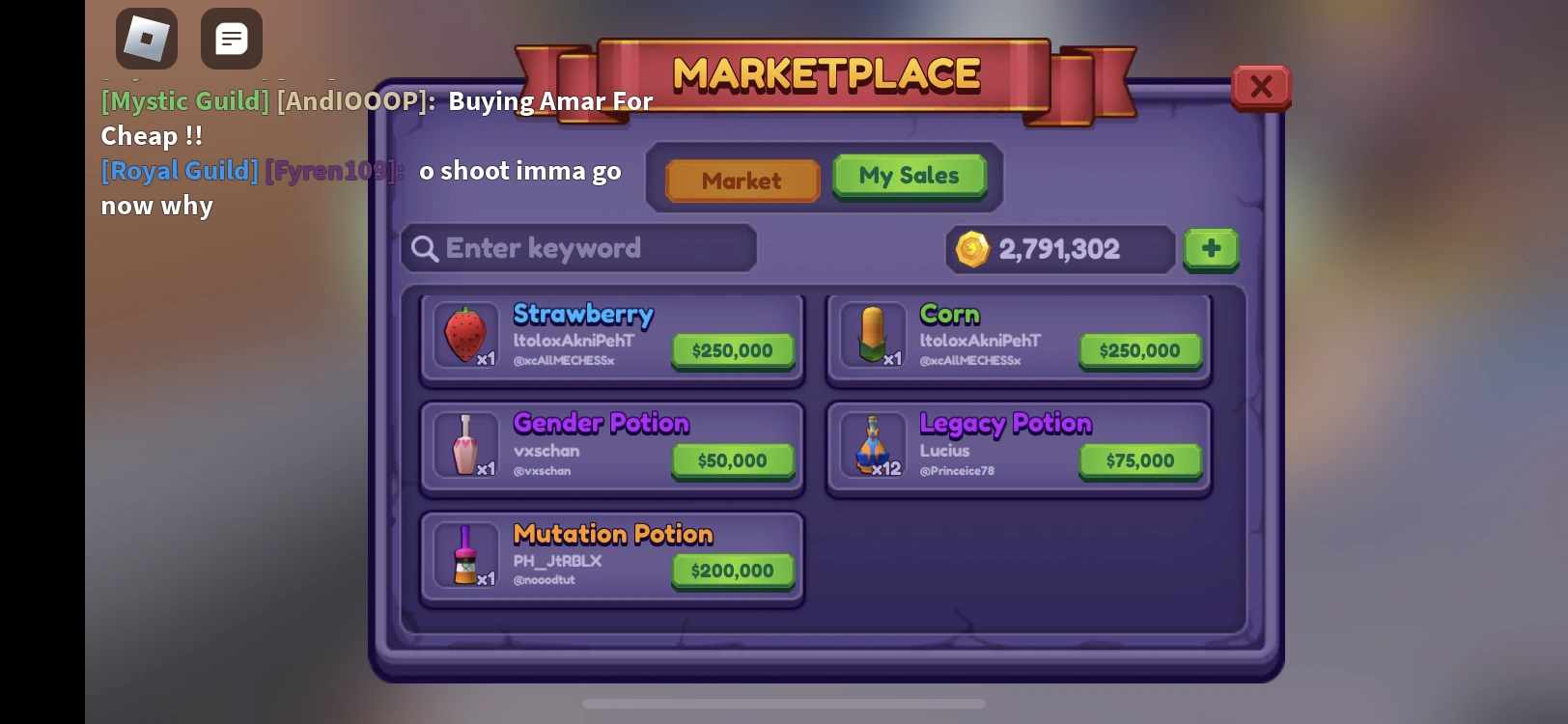Open the chat icon
The height and width of the screenshot is (724, 1568).
click(x=231, y=39)
